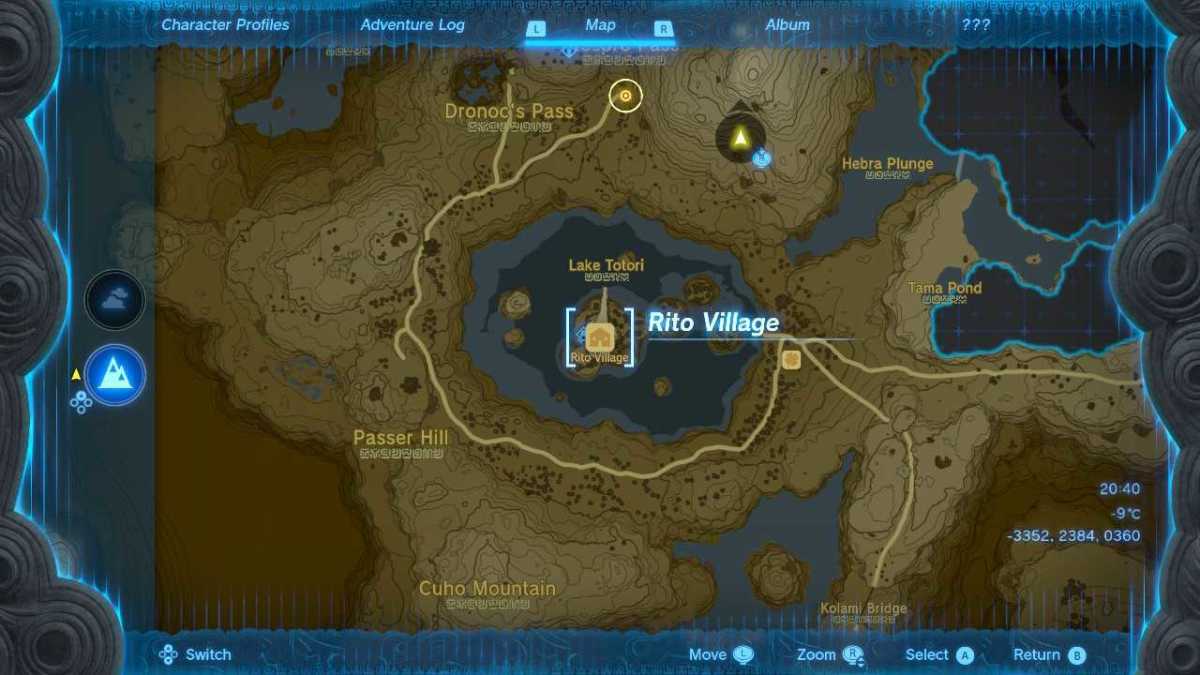
Task: Switch to the Adventure Log tab
Action: pos(412,25)
